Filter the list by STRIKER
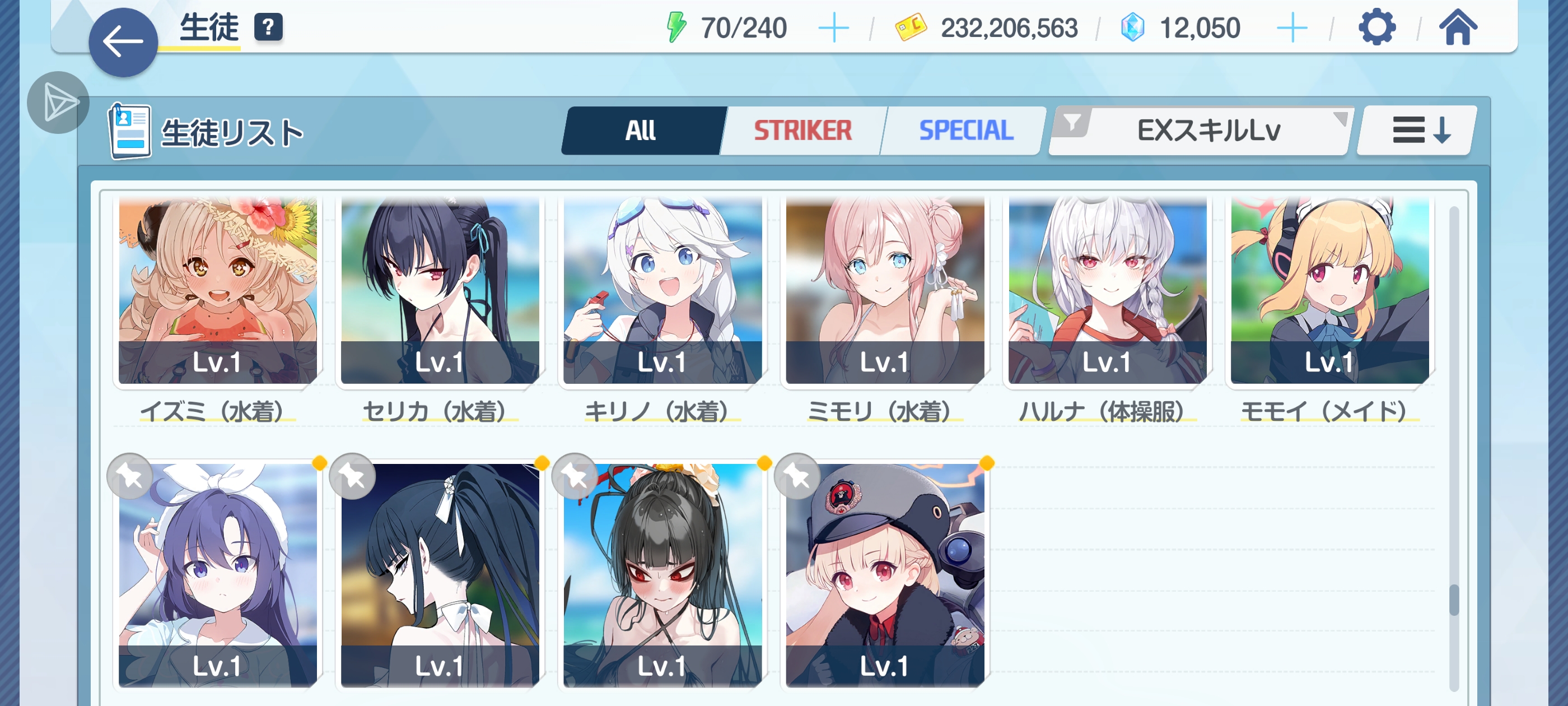1568x706 pixels. [802, 131]
